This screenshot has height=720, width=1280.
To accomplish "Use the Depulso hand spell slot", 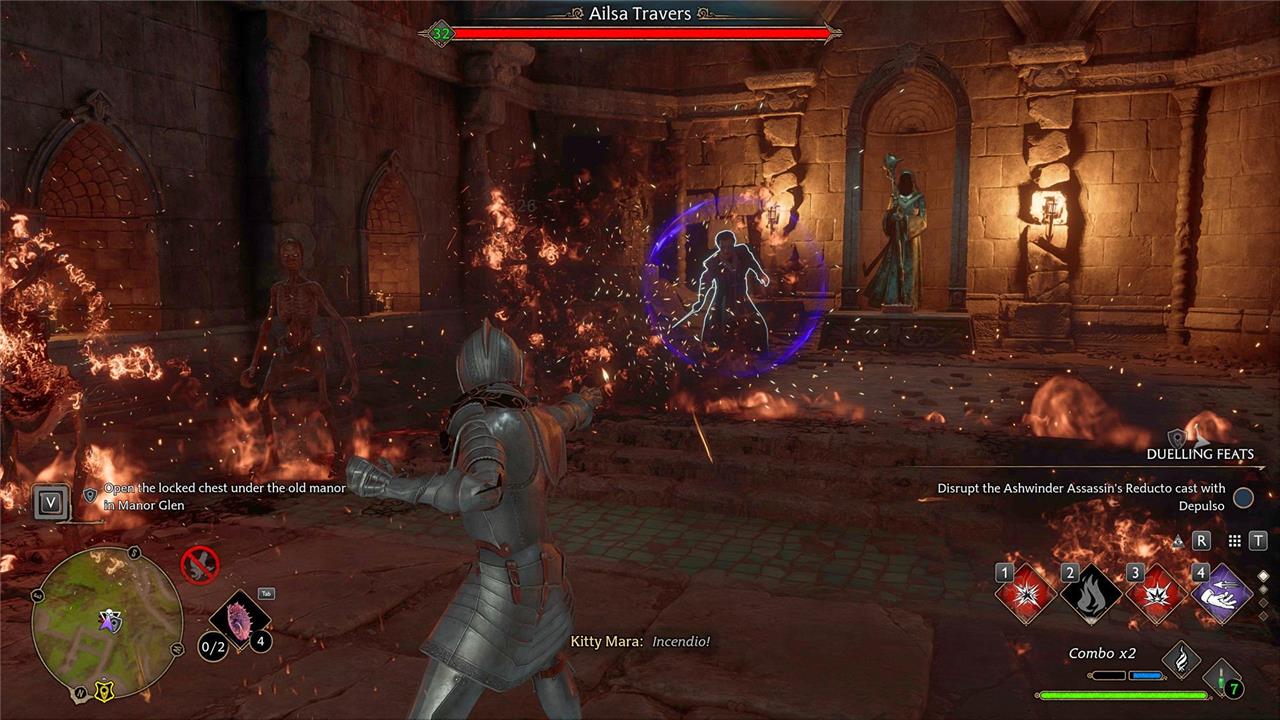I will (1222, 594).
